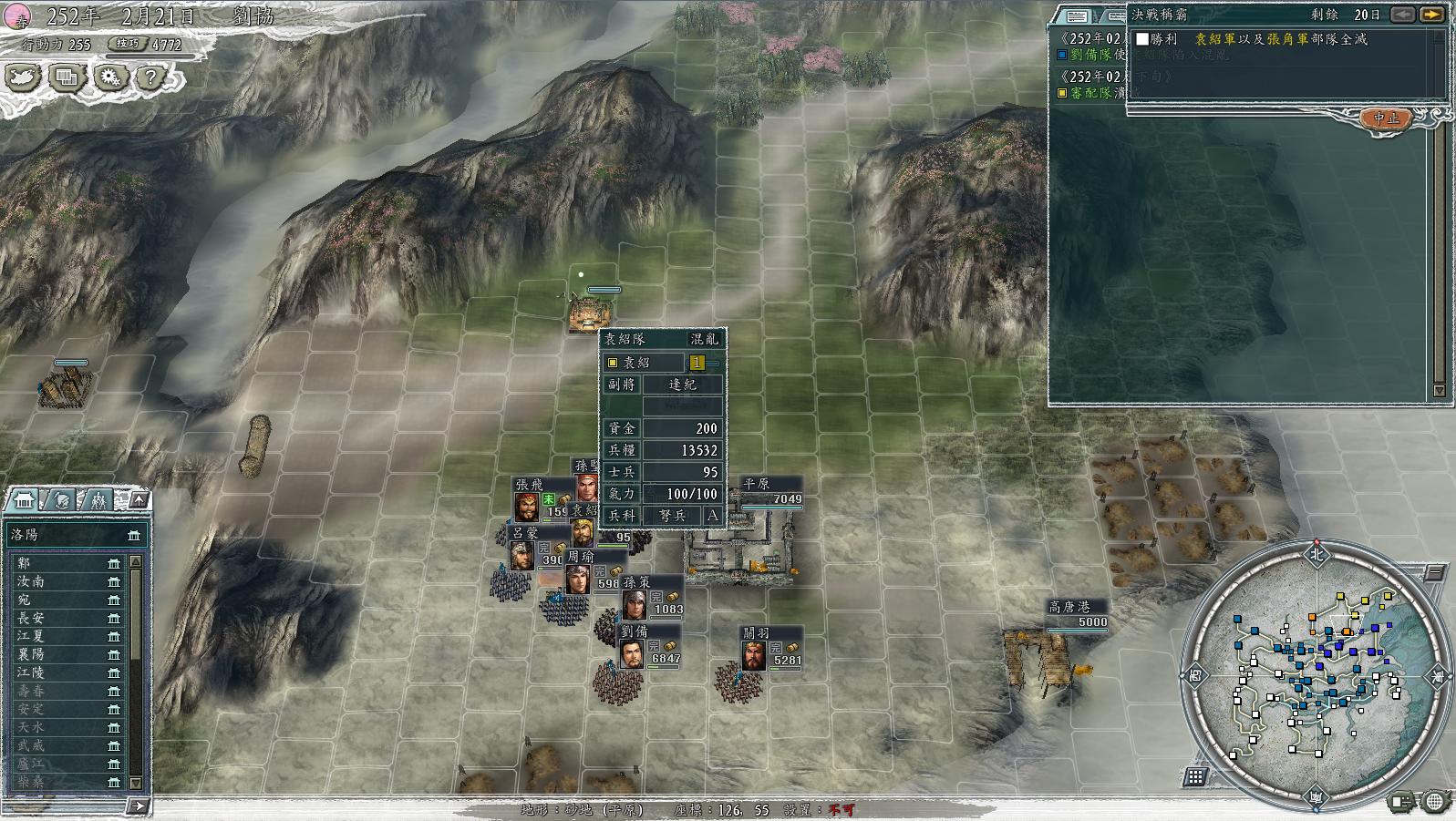Click the right arrow below city list
The height and width of the screenshot is (821, 1456).
click(137, 806)
